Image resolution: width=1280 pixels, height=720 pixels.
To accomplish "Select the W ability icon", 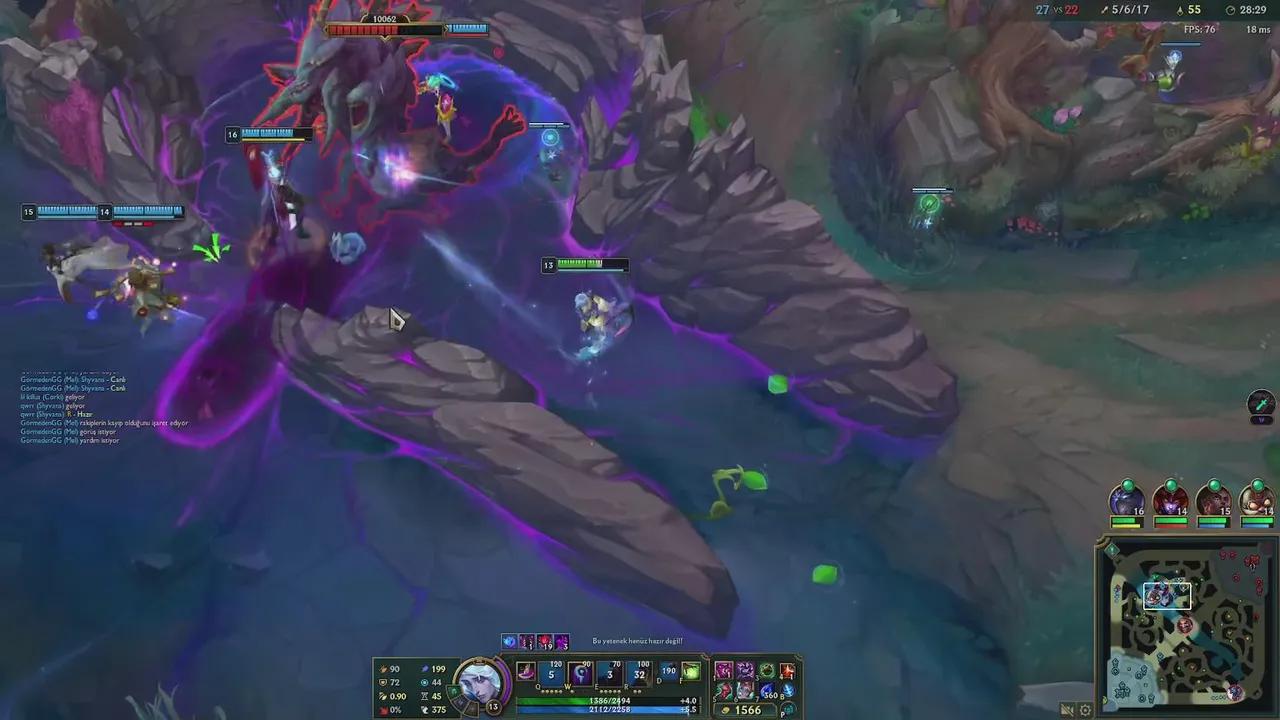I will click(579, 672).
